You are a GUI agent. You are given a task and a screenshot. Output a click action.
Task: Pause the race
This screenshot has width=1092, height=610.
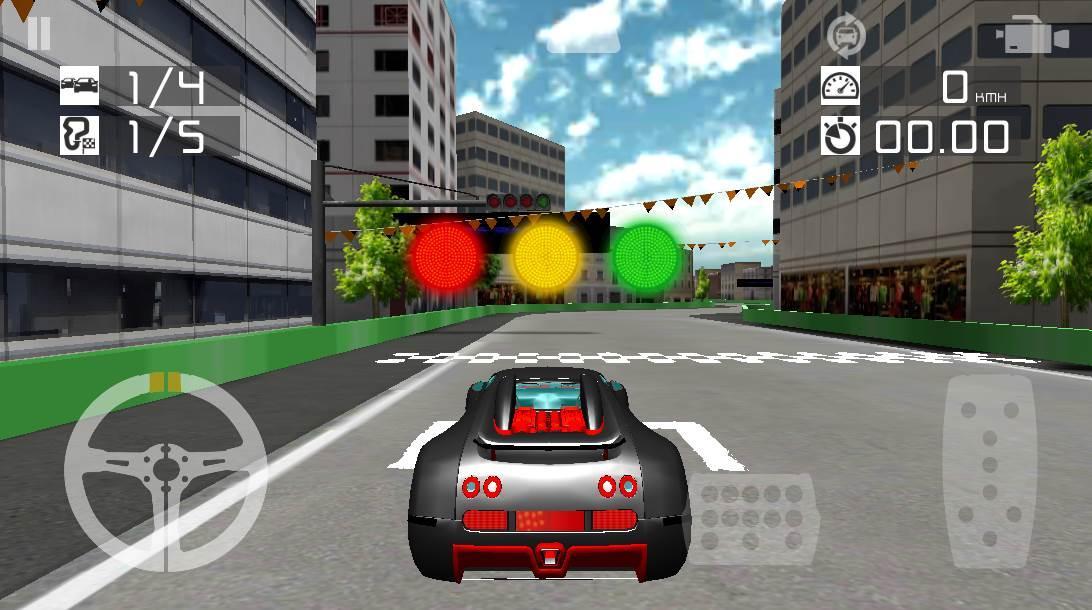click(39, 33)
